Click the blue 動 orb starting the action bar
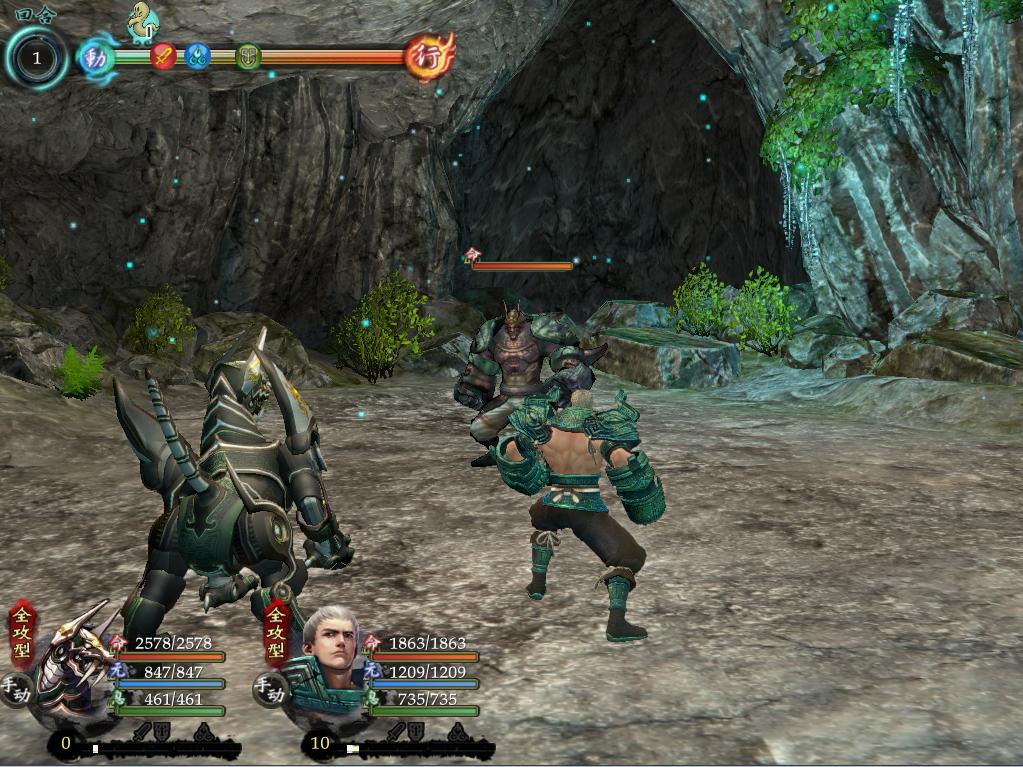 [x=96, y=56]
